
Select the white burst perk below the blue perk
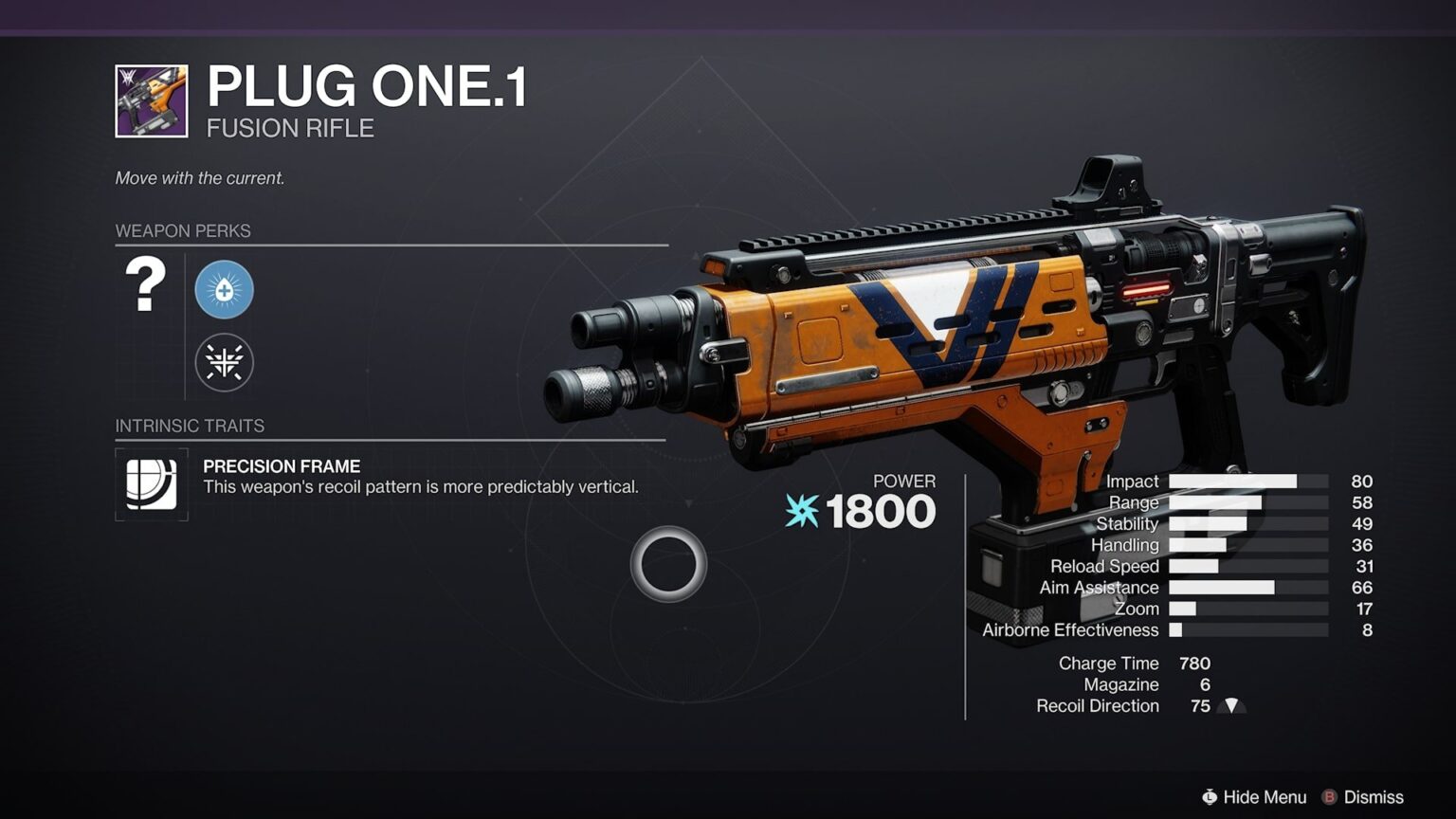coord(224,361)
